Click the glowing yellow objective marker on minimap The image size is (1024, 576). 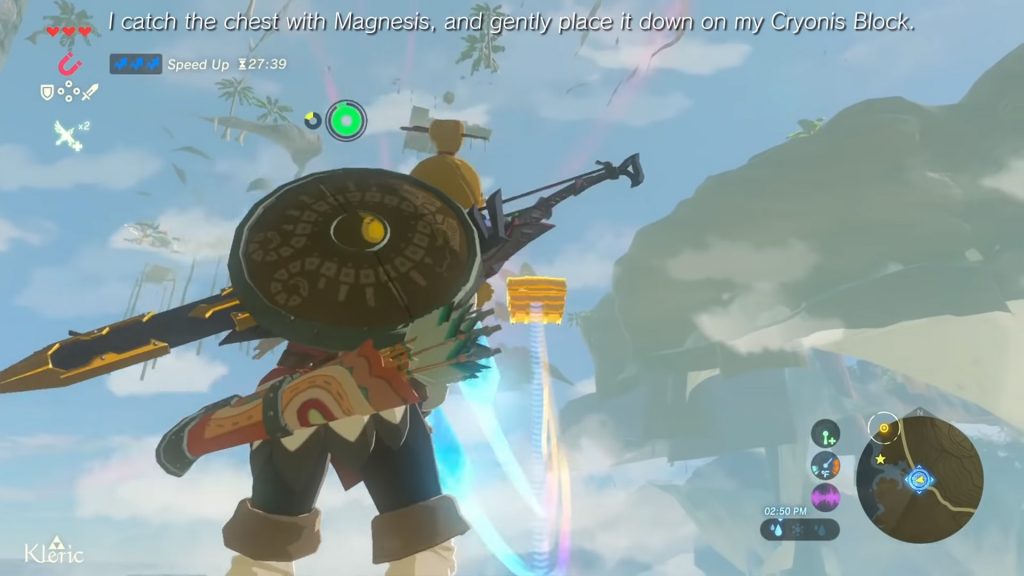884,430
